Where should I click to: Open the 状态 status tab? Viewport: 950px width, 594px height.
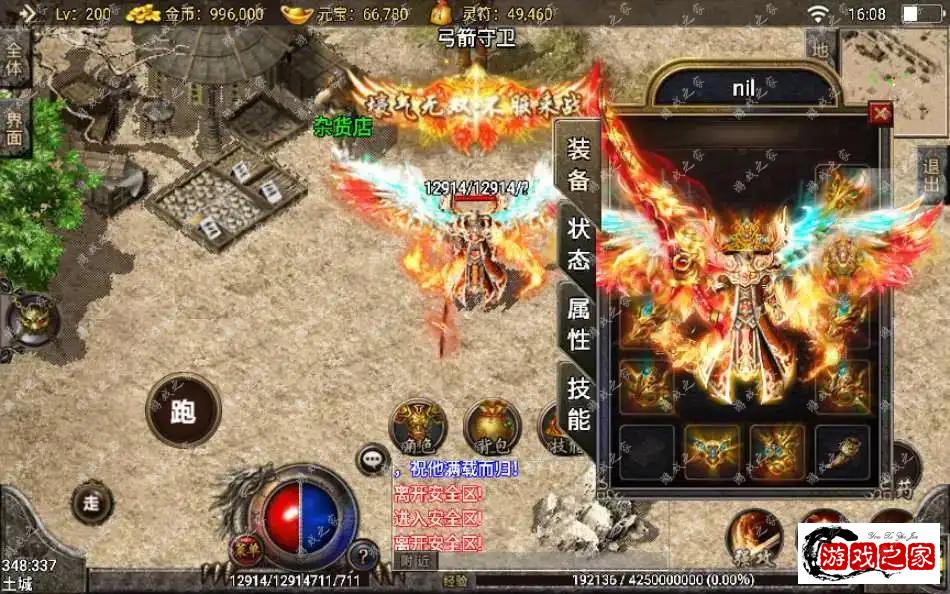[x=579, y=245]
